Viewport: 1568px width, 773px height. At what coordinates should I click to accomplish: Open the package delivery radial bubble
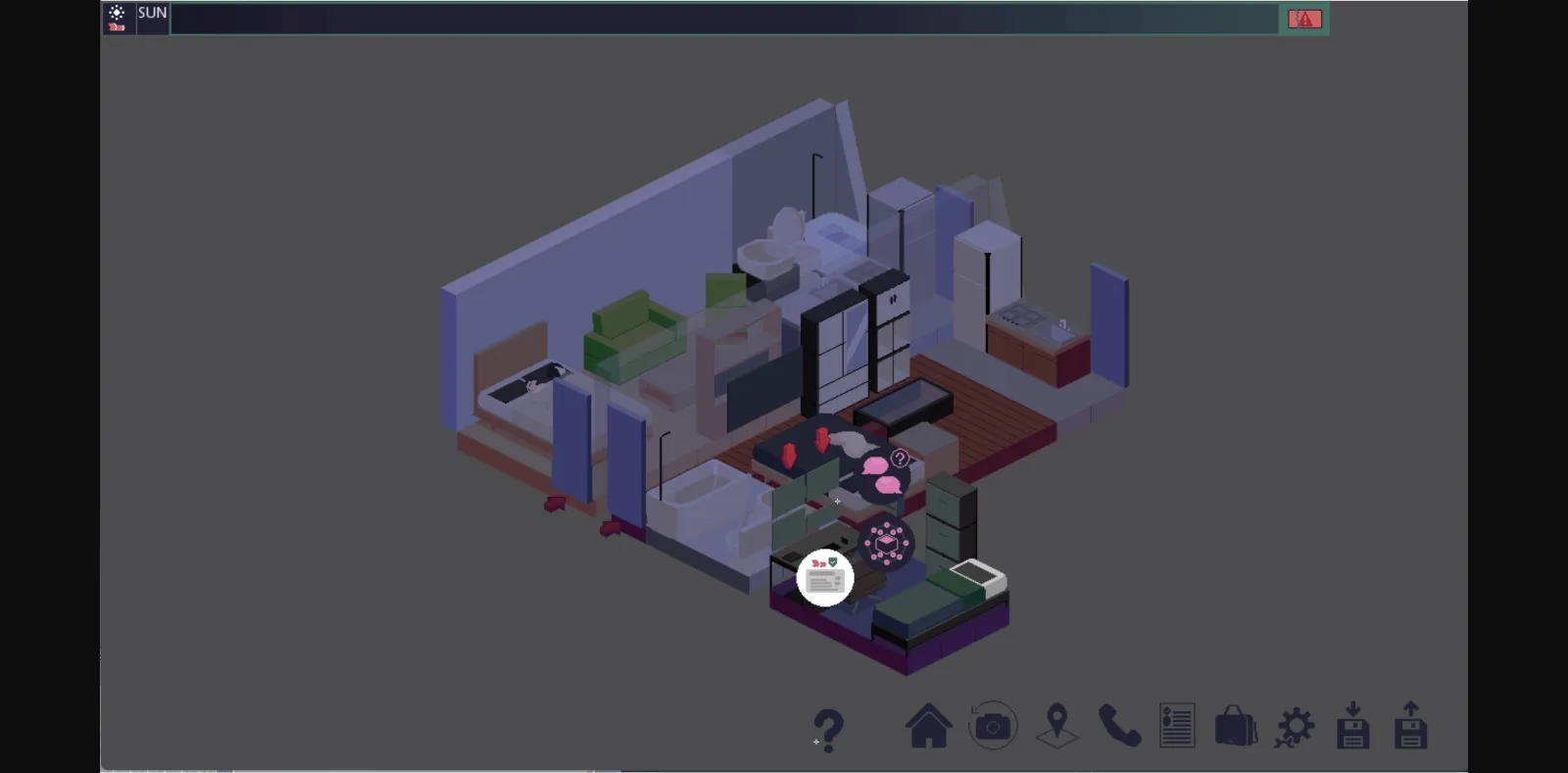tap(885, 545)
